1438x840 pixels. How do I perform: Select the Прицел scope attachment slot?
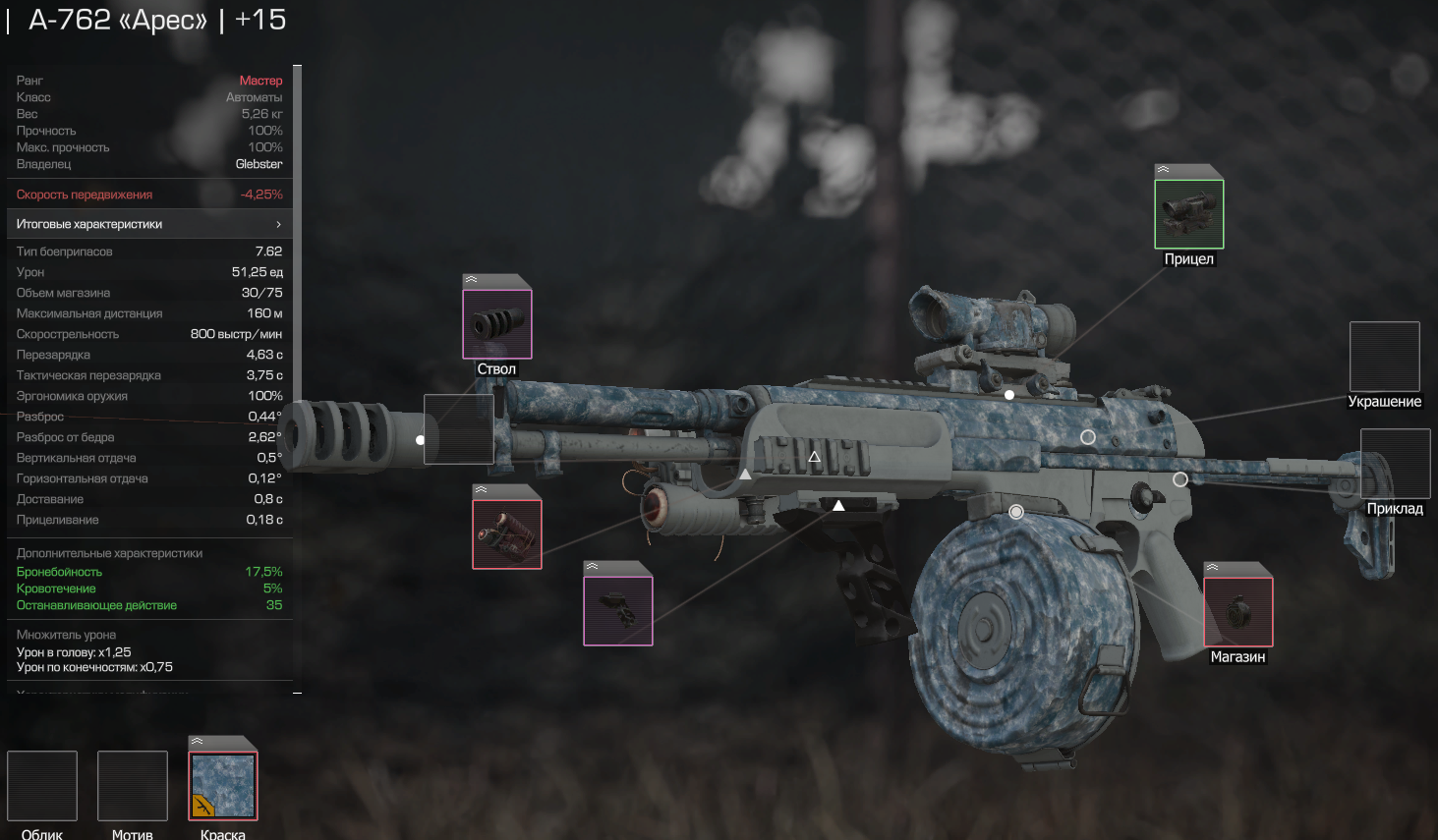1188,214
